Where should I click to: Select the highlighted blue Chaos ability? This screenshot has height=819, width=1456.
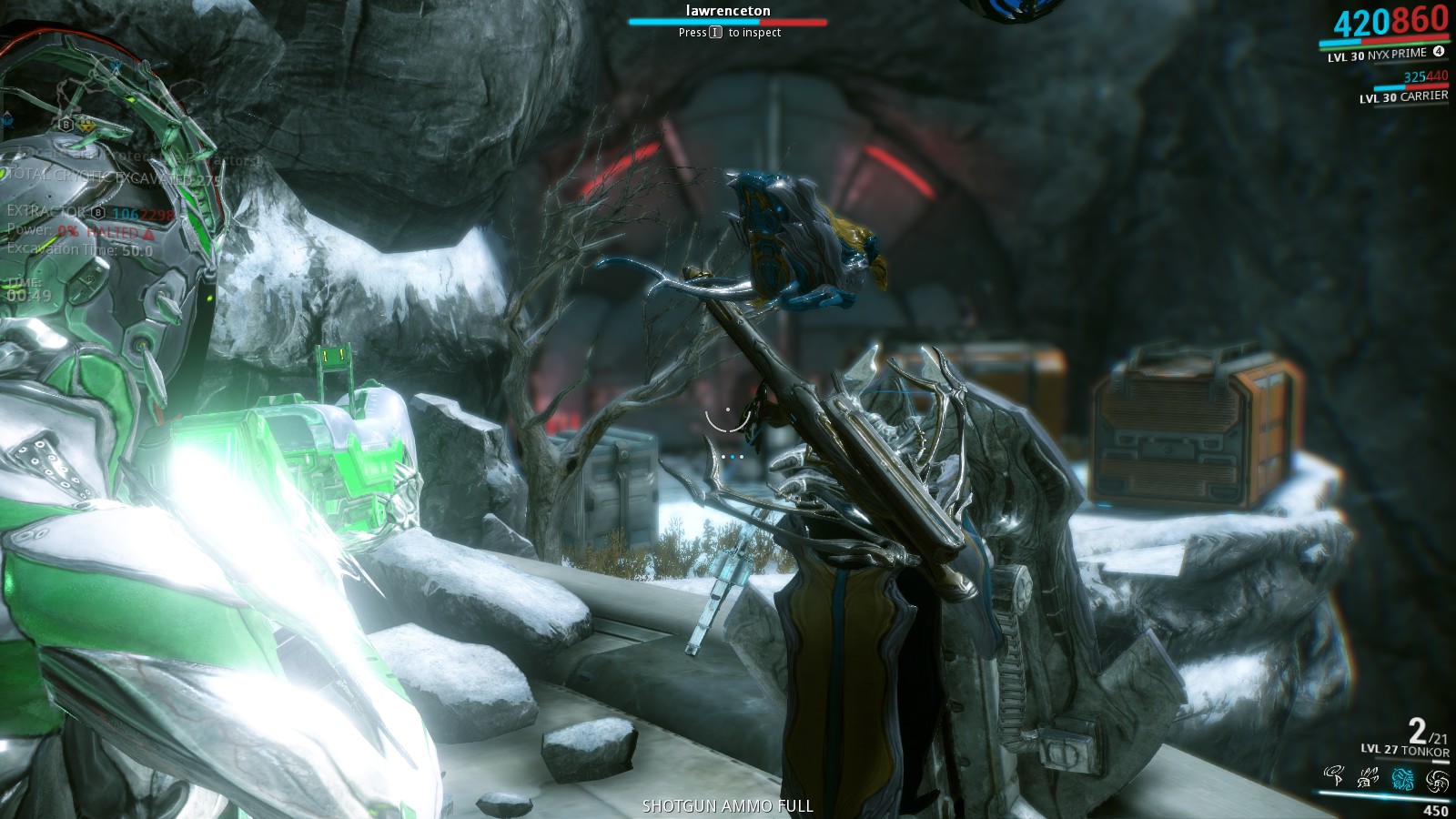pyautogui.click(x=1402, y=779)
